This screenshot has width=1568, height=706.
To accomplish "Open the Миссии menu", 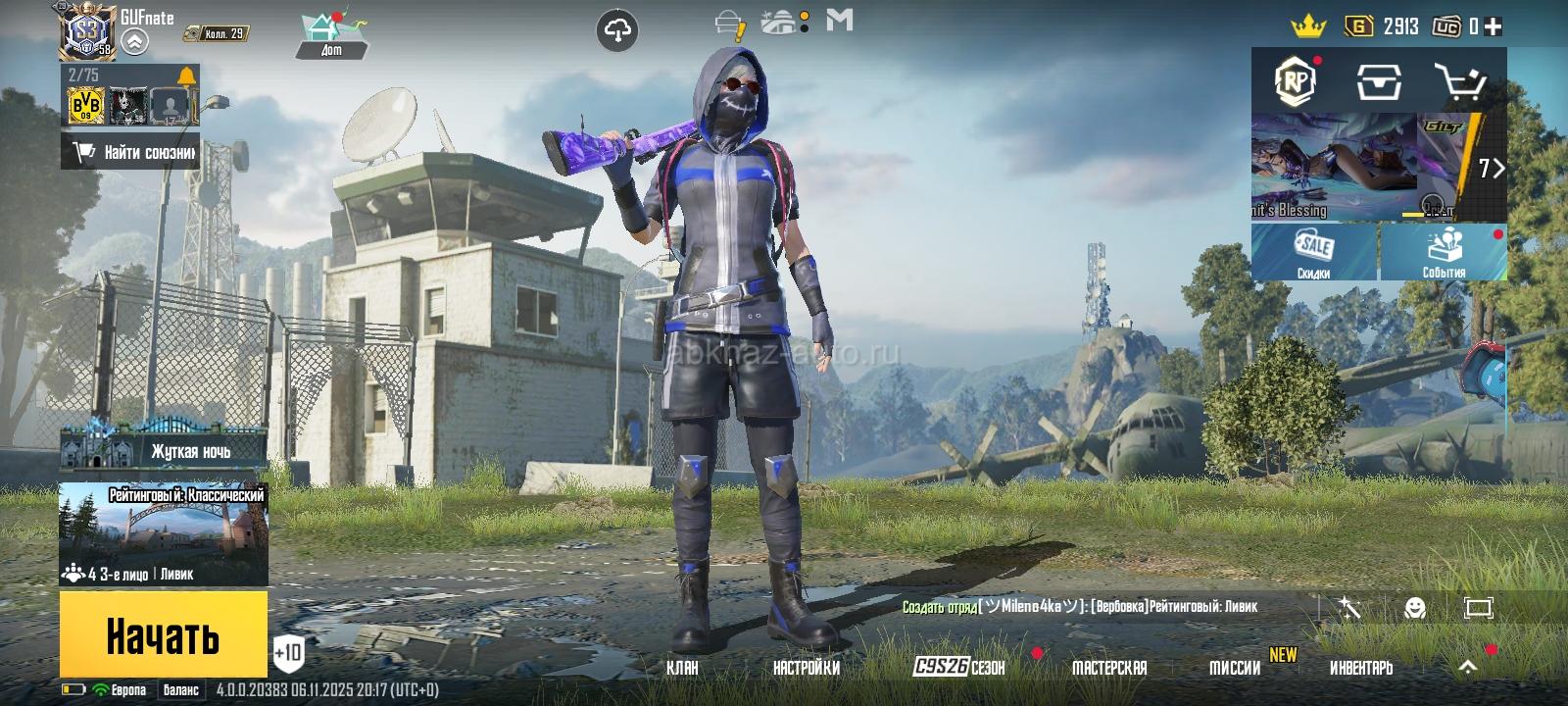I will click(1235, 668).
